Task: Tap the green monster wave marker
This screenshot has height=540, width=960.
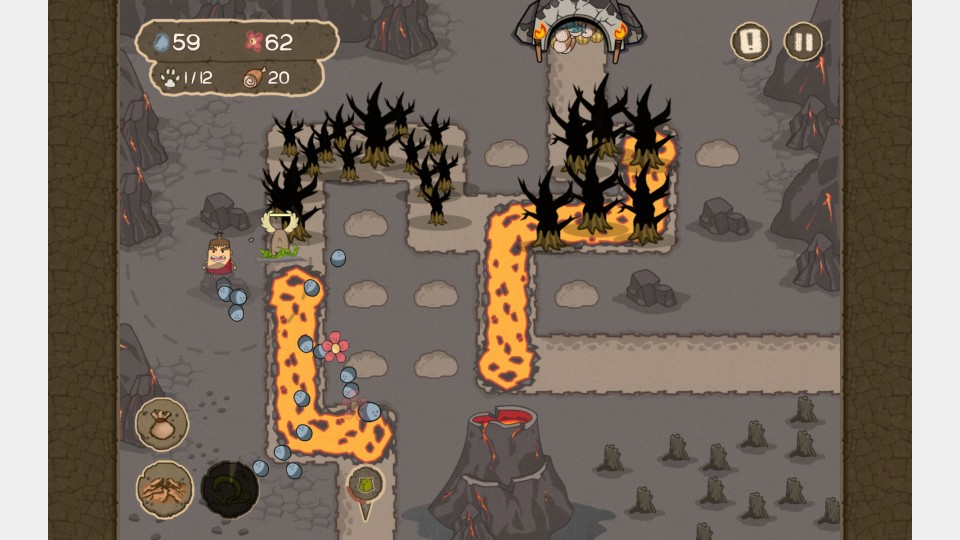Action: click(365, 484)
